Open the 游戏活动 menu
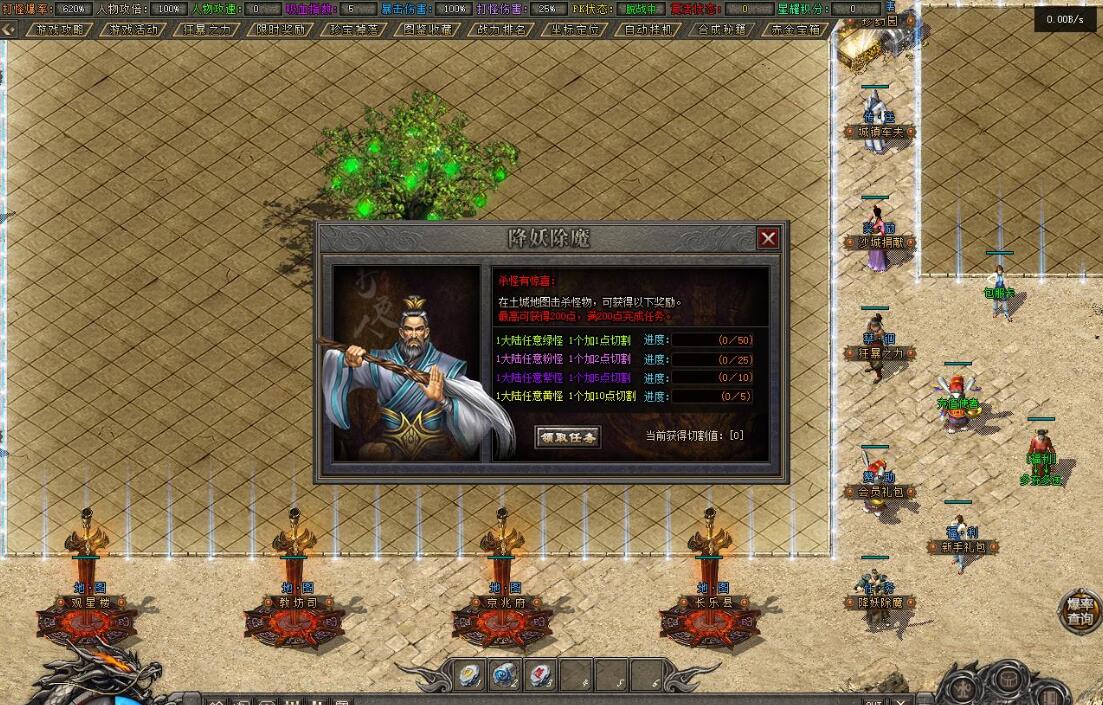 (132, 30)
